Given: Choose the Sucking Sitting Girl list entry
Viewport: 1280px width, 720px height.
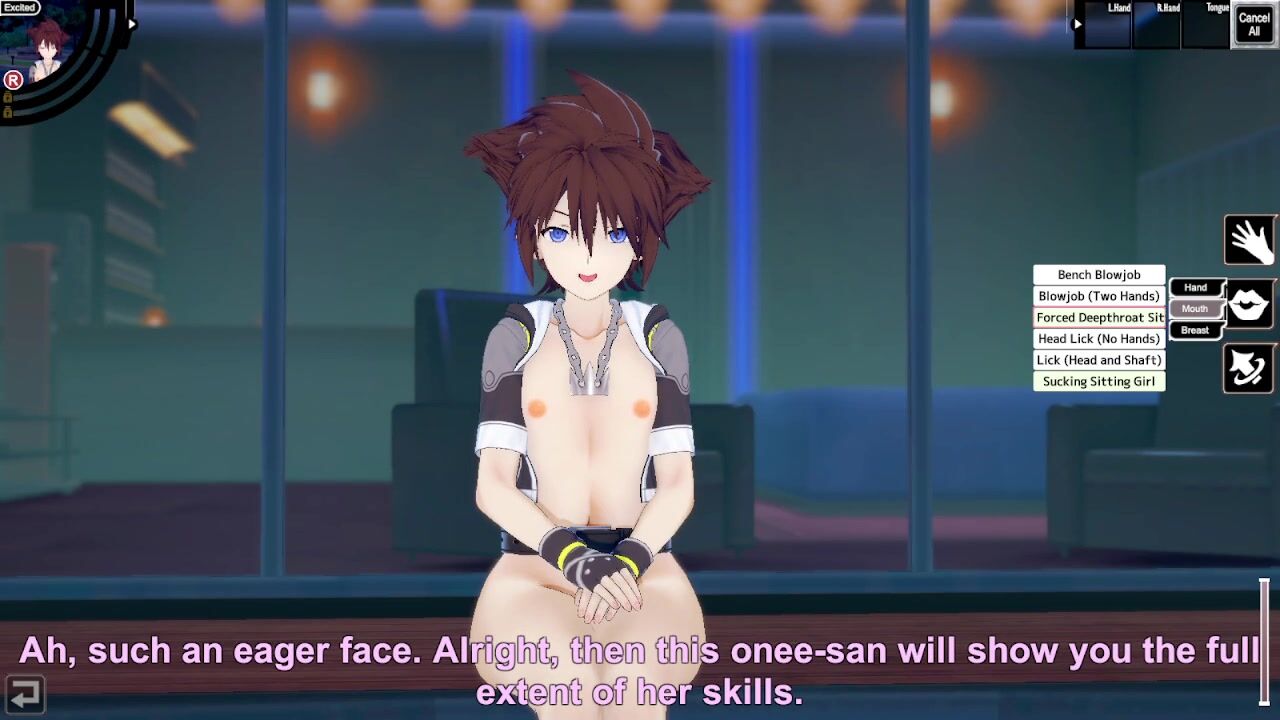Looking at the screenshot, I should pos(1099,381).
